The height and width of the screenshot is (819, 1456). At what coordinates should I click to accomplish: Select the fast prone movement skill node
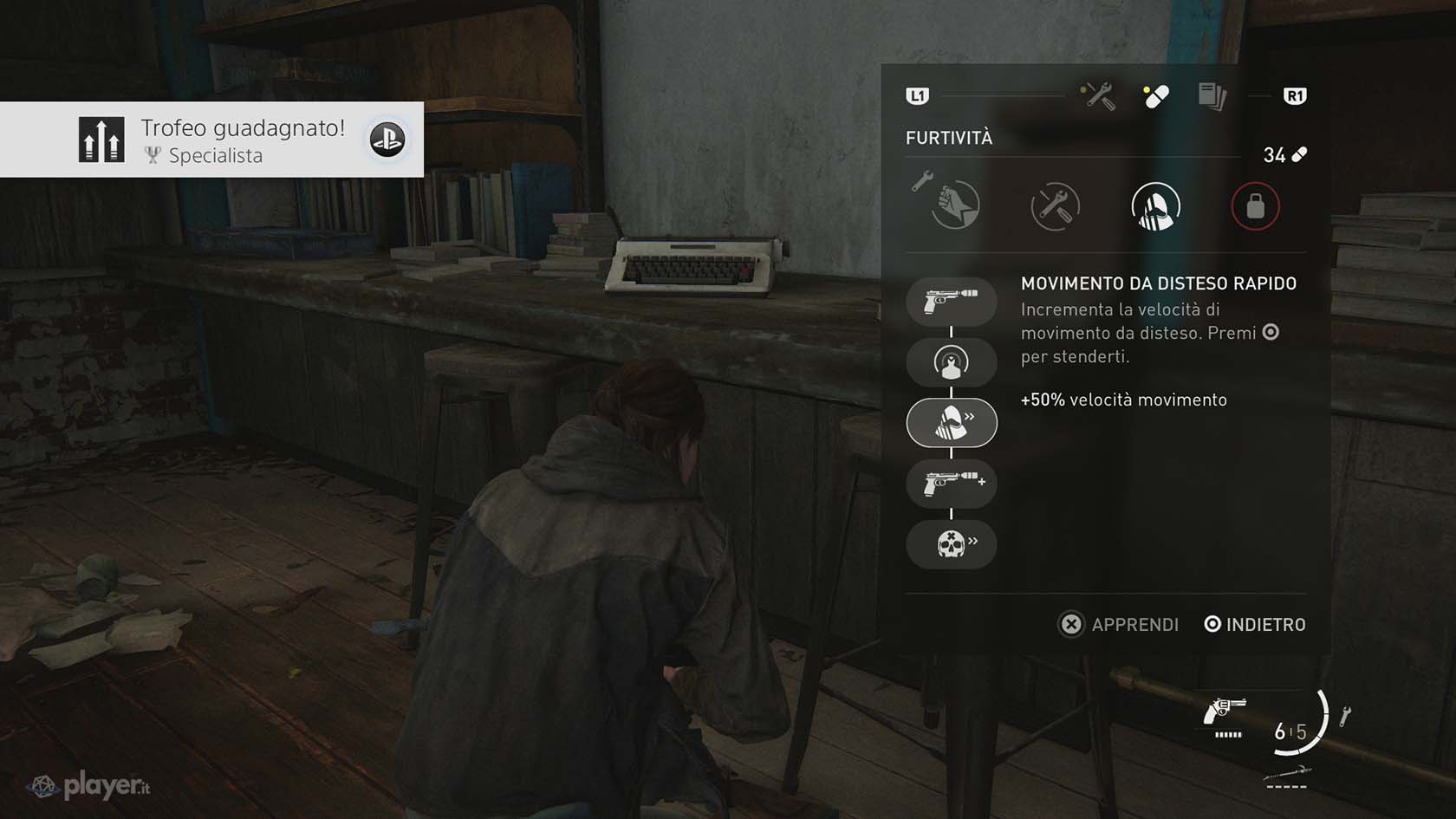coord(952,423)
